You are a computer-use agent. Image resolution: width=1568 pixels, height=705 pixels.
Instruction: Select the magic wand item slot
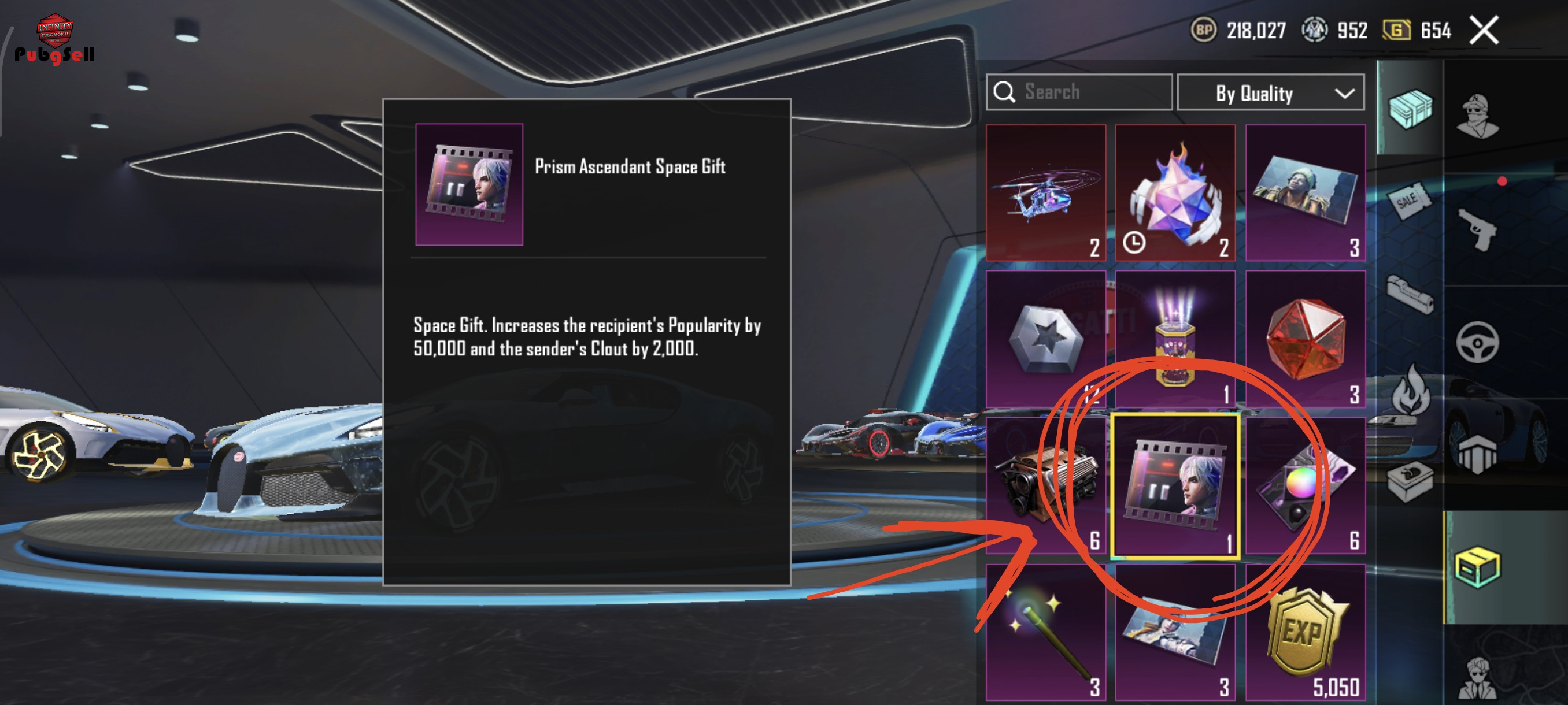1046,633
